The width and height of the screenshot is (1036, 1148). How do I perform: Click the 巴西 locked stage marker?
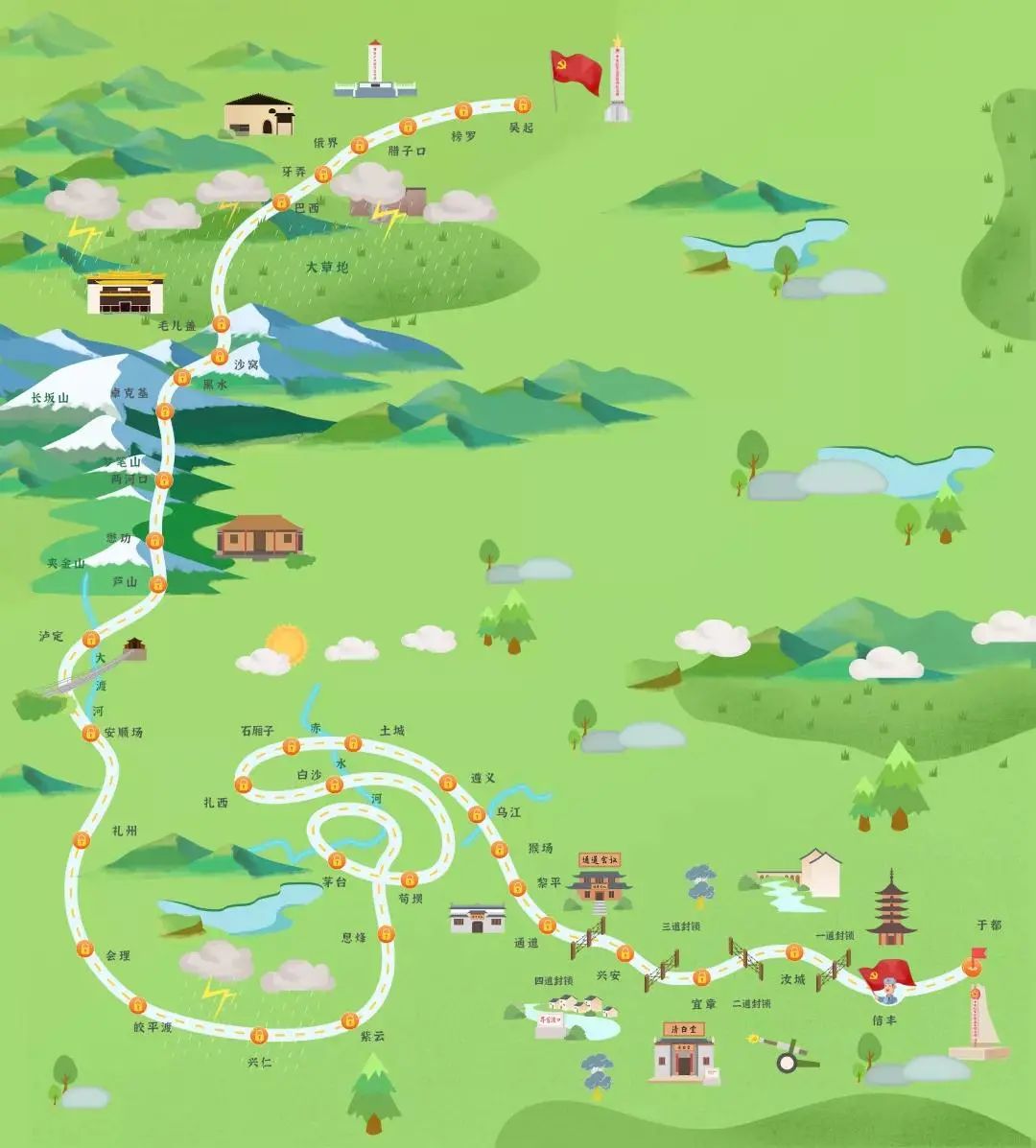coord(281,201)
